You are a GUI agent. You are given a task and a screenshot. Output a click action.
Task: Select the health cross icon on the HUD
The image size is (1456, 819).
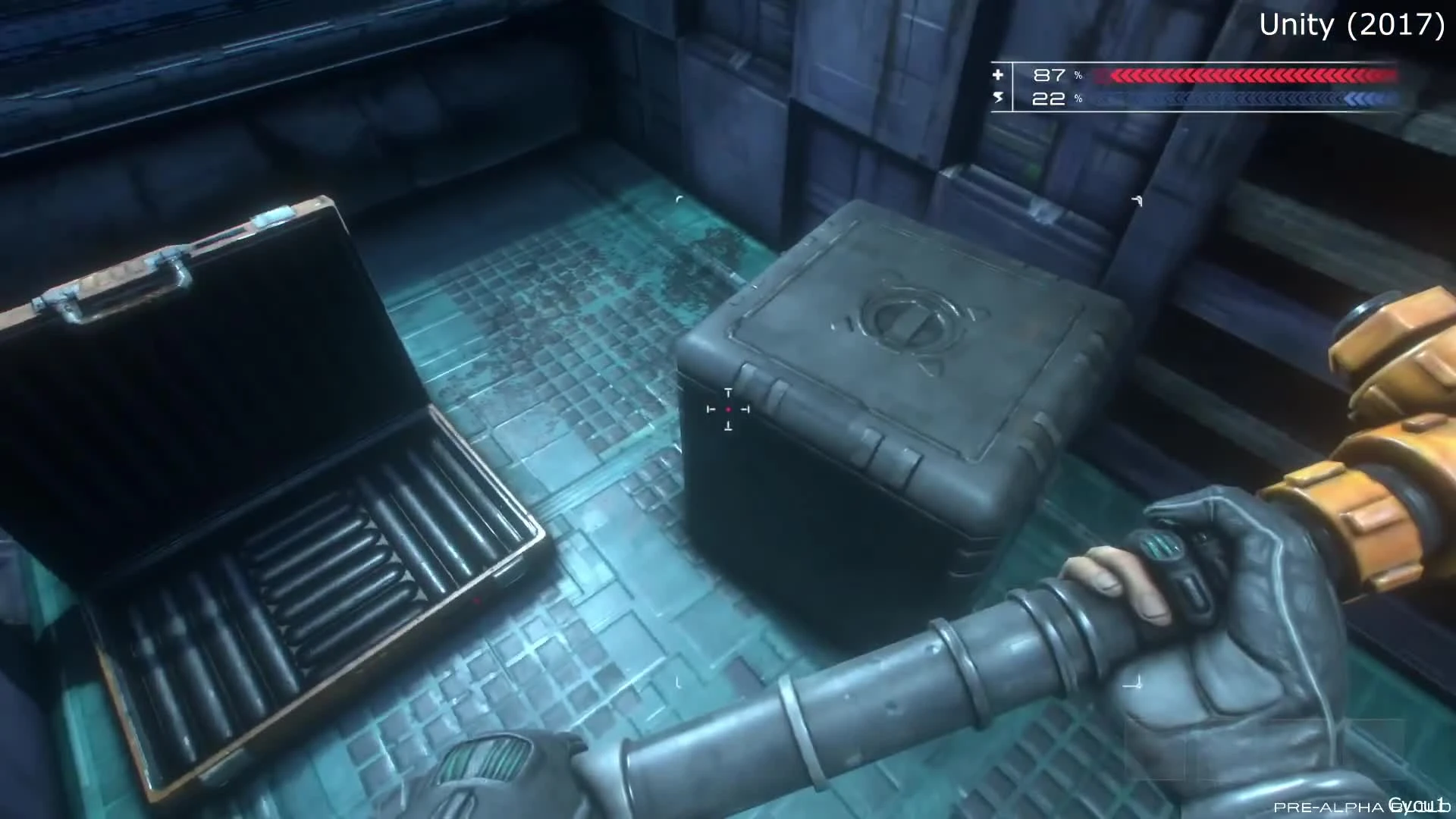coord(998,75)
